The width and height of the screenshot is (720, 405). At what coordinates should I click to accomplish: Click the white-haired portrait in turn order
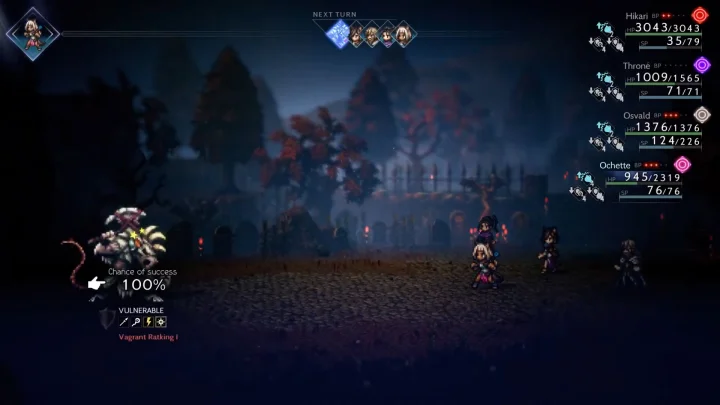pos(404,34)
